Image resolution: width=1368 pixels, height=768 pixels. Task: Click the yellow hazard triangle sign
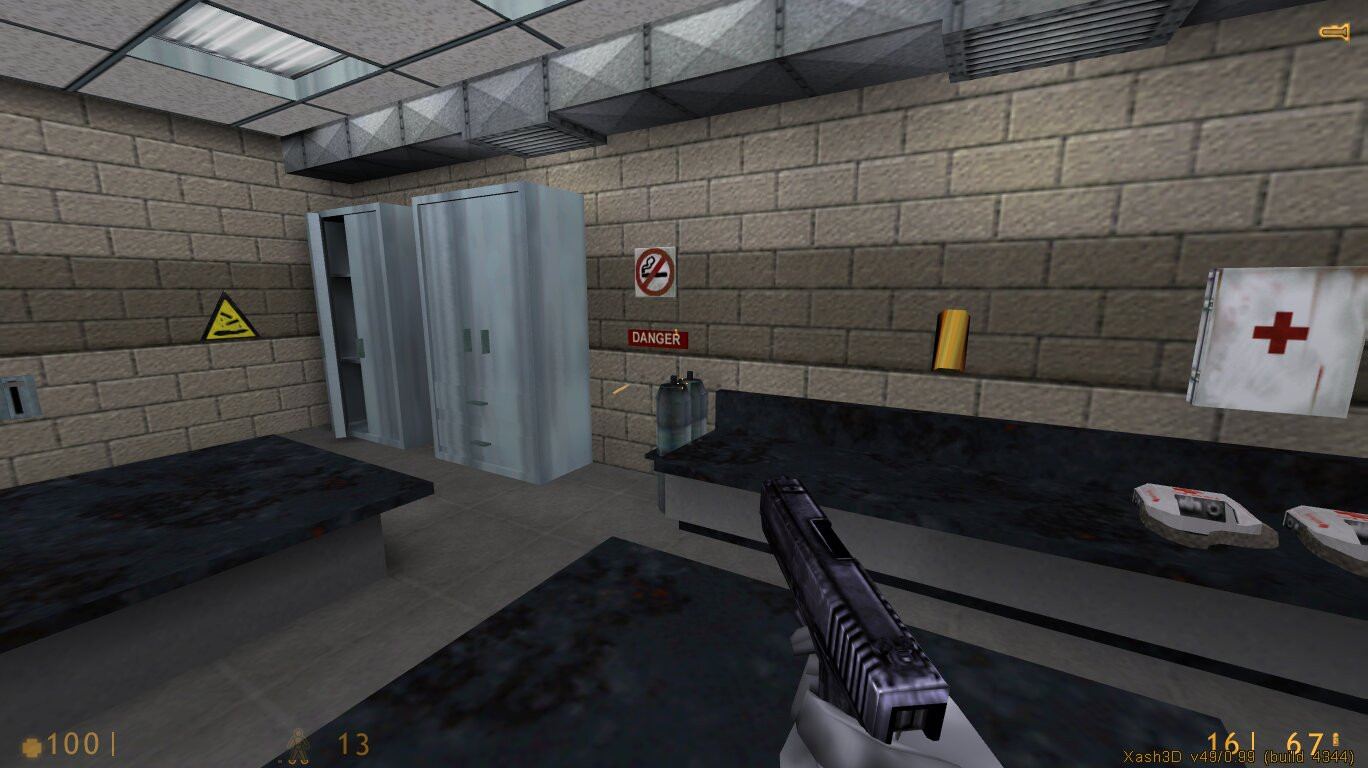click(x=230, y=320)
